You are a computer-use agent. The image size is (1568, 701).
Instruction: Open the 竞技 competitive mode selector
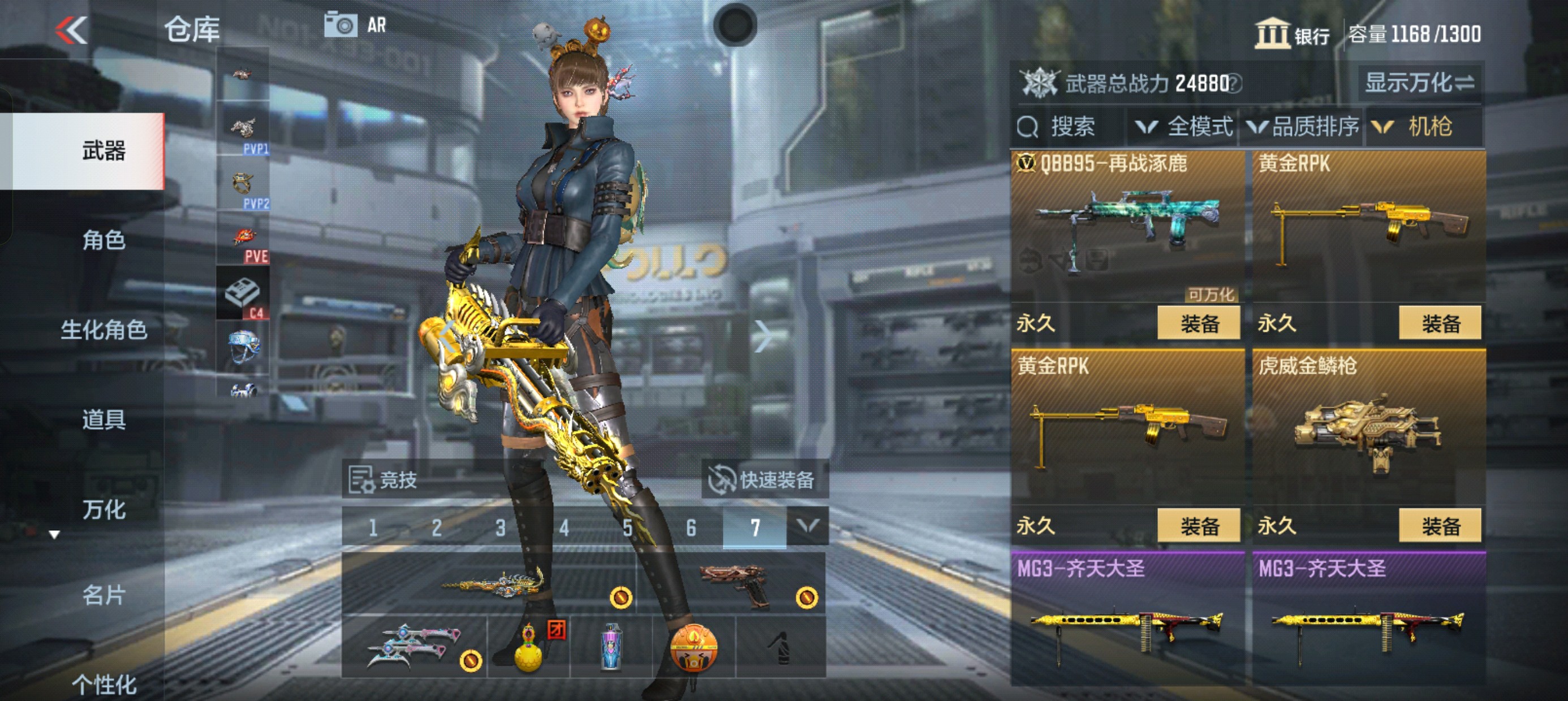pos(384,480)
